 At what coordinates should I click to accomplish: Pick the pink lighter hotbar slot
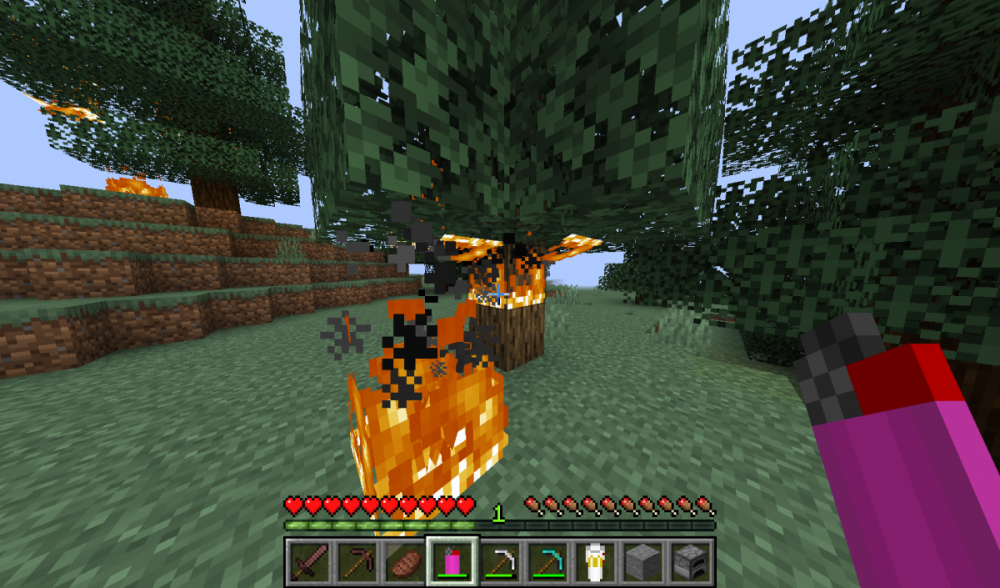451,561
